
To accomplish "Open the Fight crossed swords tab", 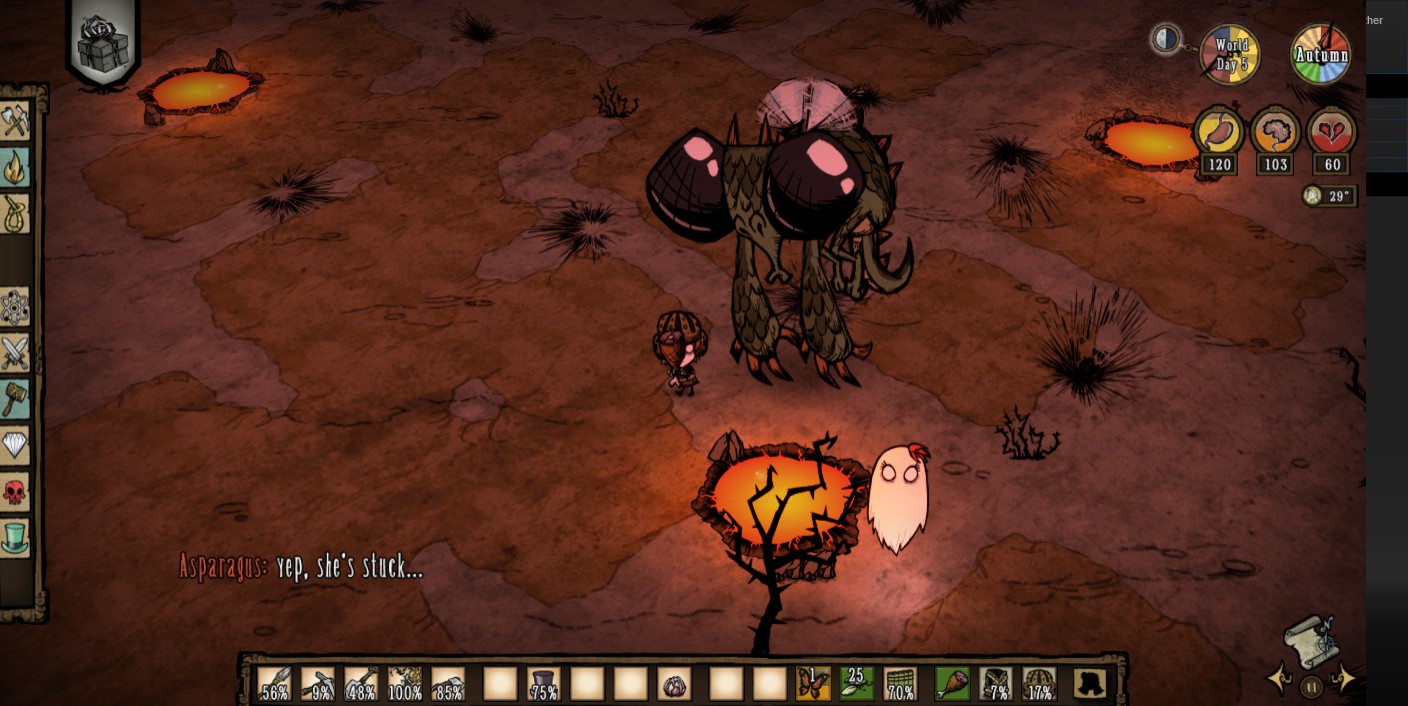I will [x=15, y=352].
